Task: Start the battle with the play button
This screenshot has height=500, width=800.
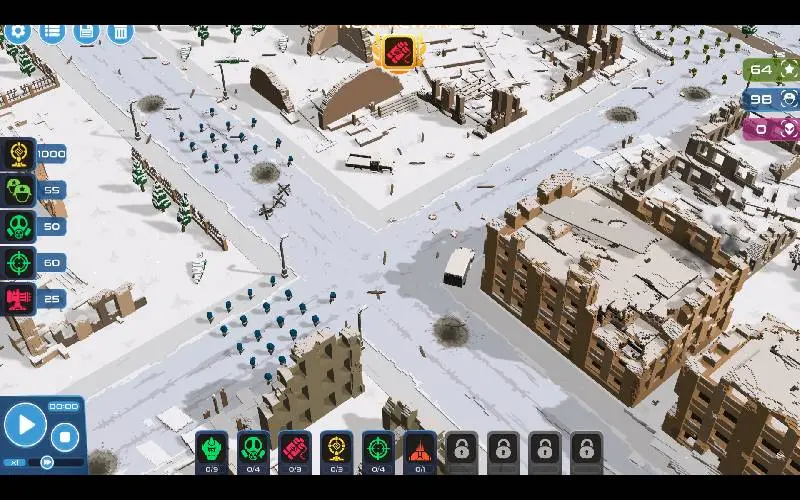Action: 25,426
